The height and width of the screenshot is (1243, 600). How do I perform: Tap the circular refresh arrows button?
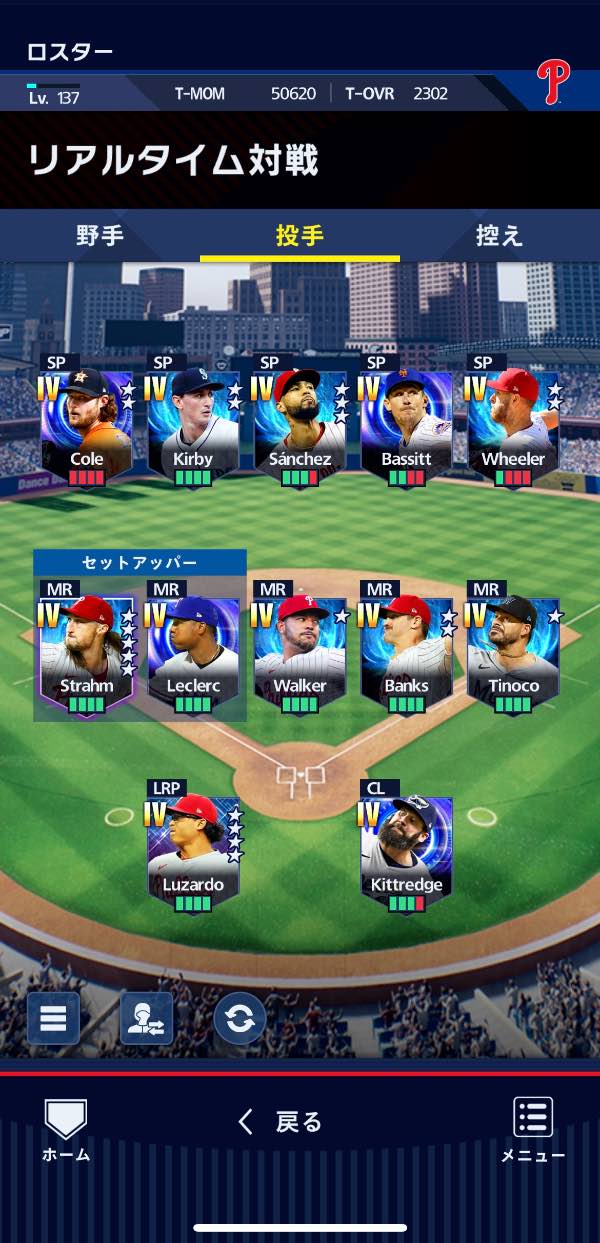click(240, 1018)
